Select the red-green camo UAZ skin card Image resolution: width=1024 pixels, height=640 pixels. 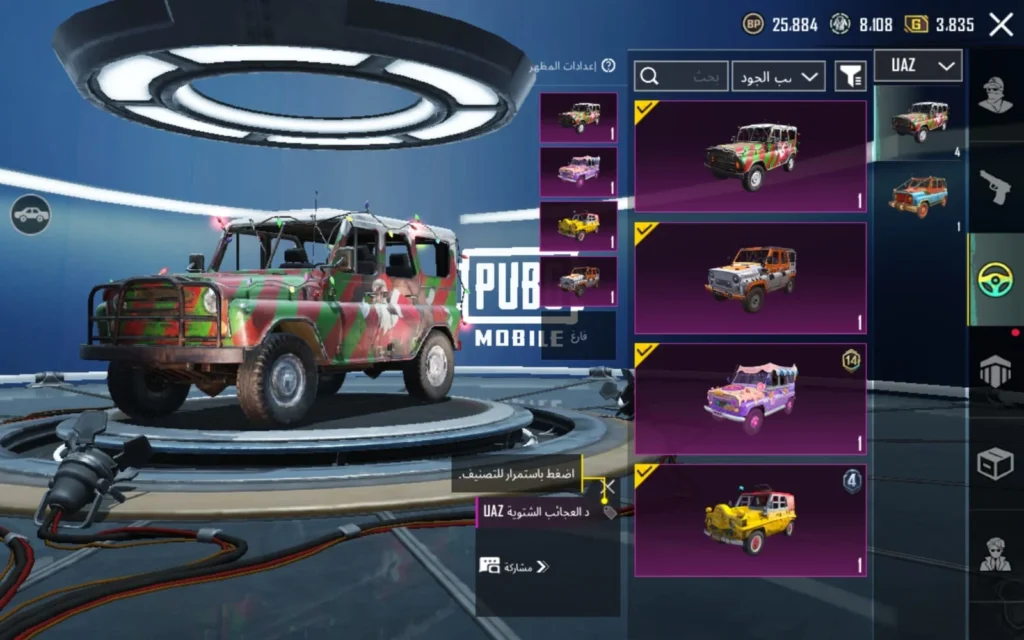(x=750, y=156)
